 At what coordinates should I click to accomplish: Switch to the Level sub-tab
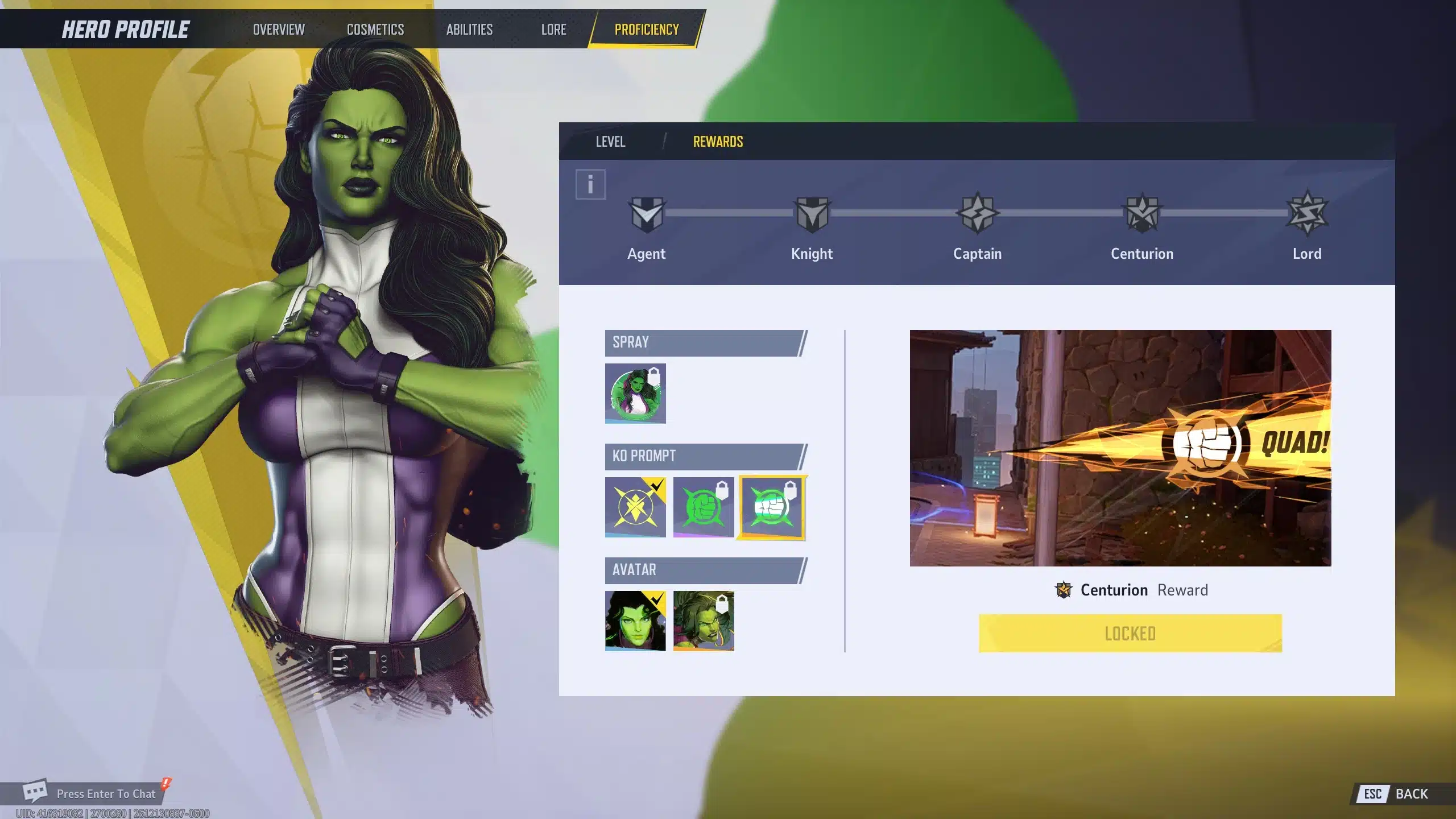[x=610, y=142]
